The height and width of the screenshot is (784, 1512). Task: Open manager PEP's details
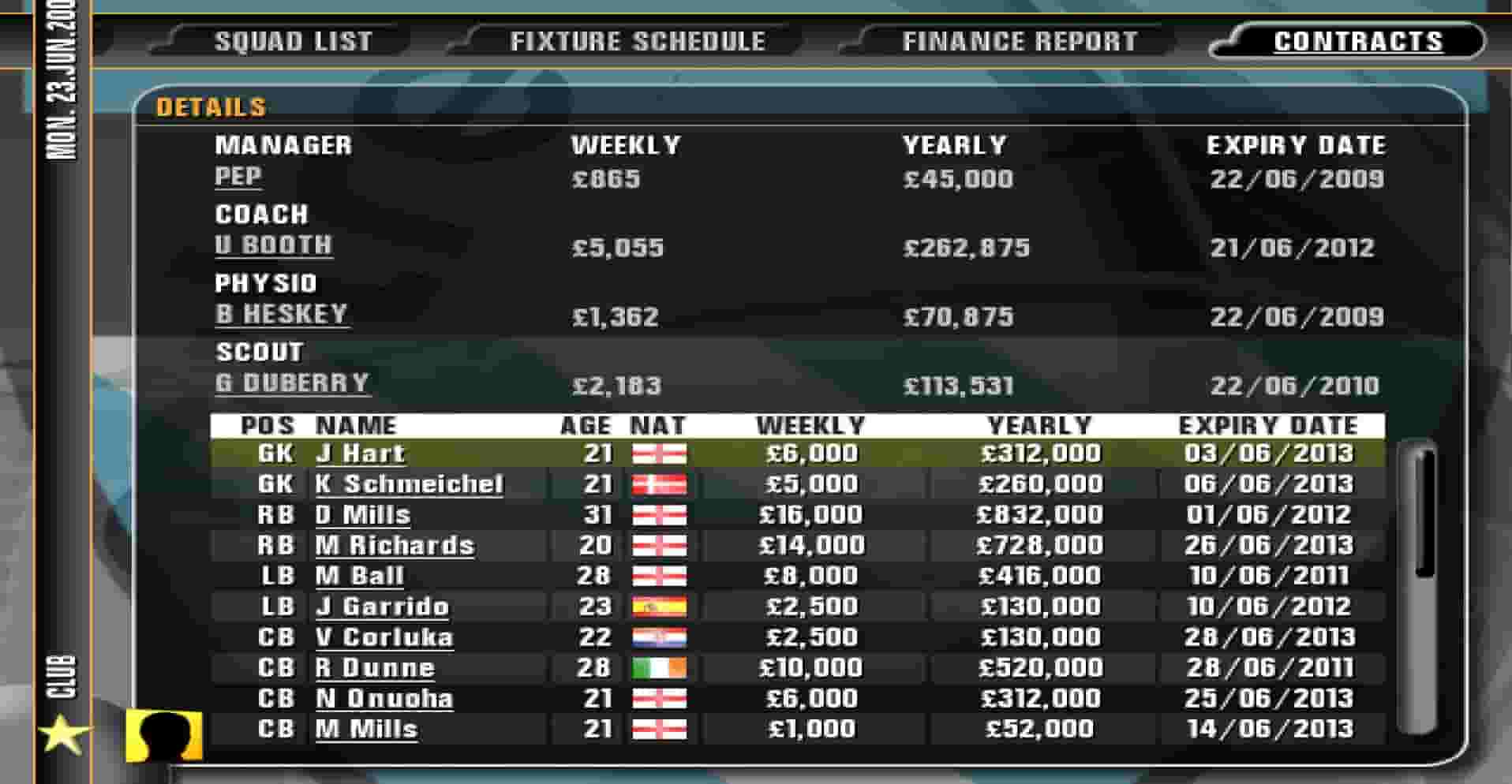coord(239,177)
